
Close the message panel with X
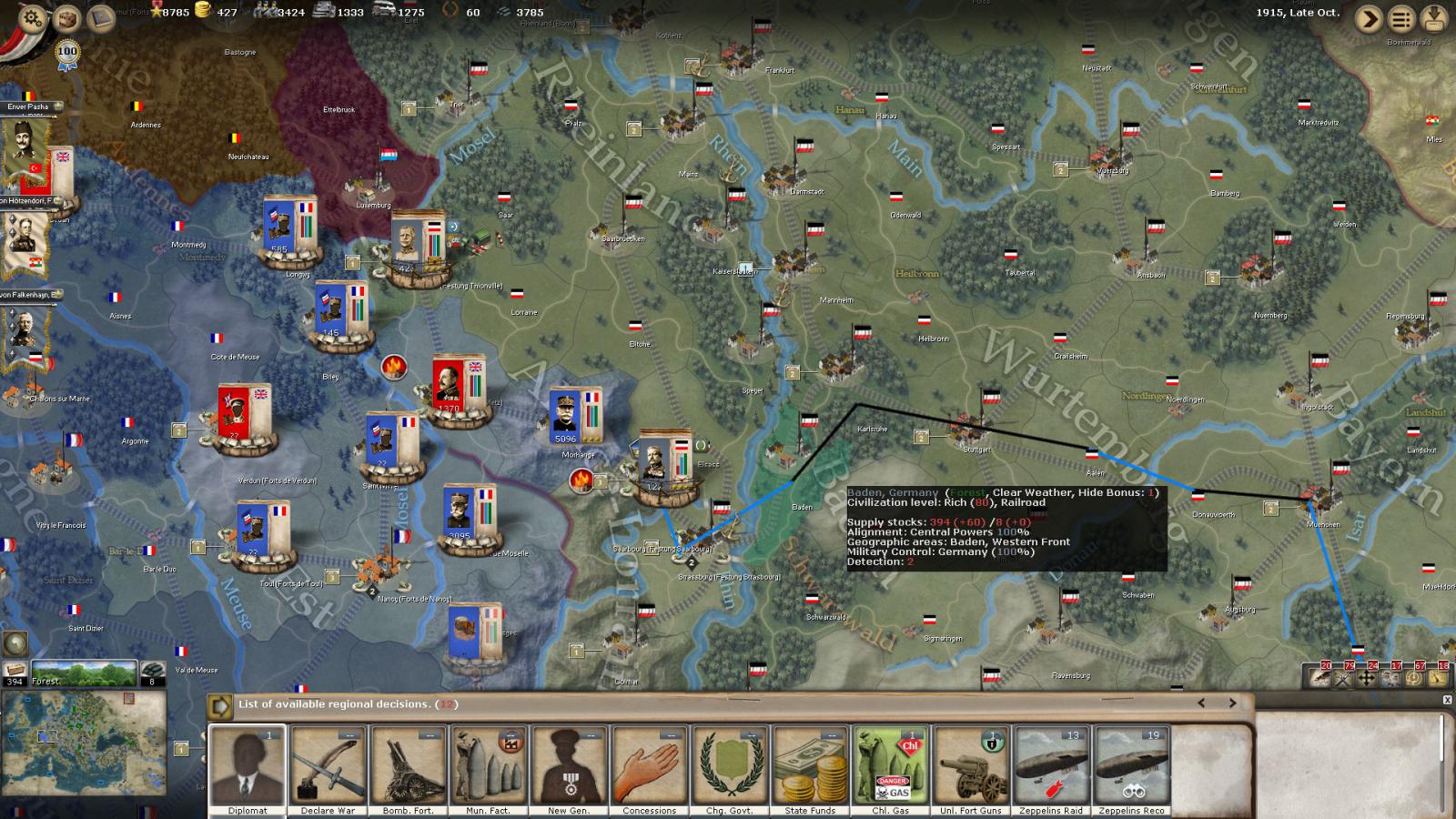click(x=1447, y=700)
